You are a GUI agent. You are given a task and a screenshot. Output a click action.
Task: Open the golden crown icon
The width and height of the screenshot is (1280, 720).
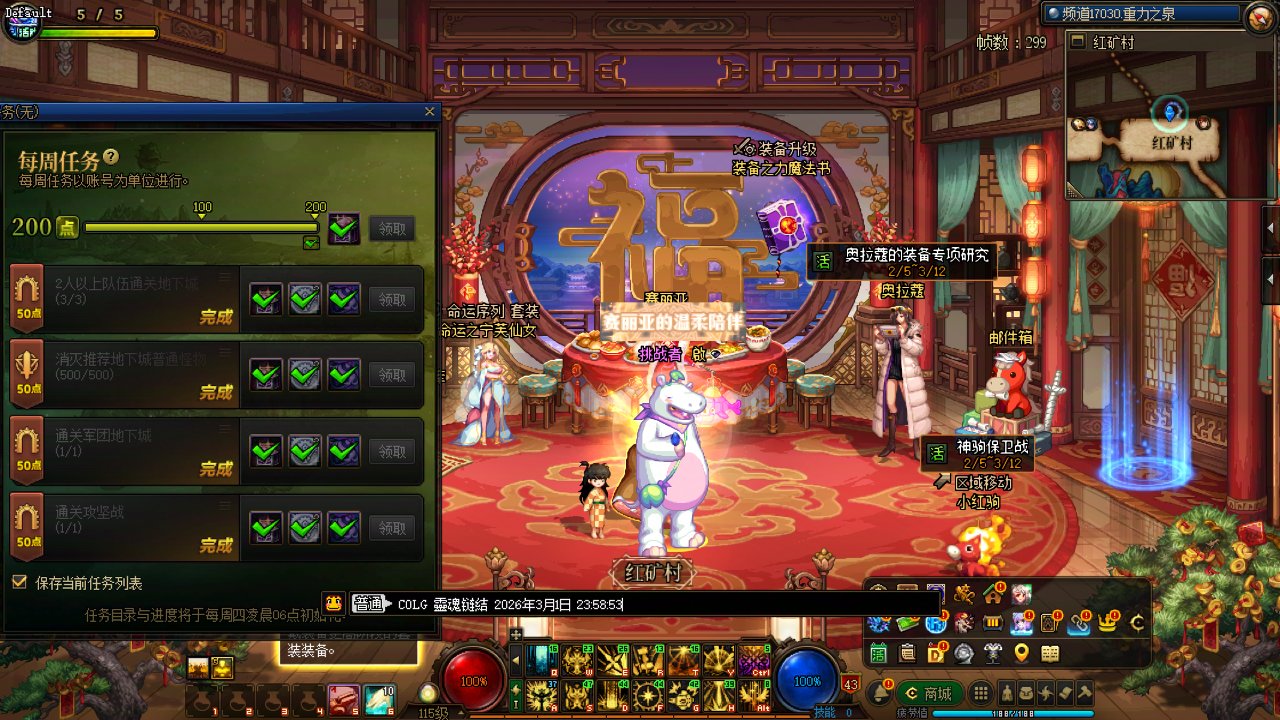click(x=1108, y=623)
